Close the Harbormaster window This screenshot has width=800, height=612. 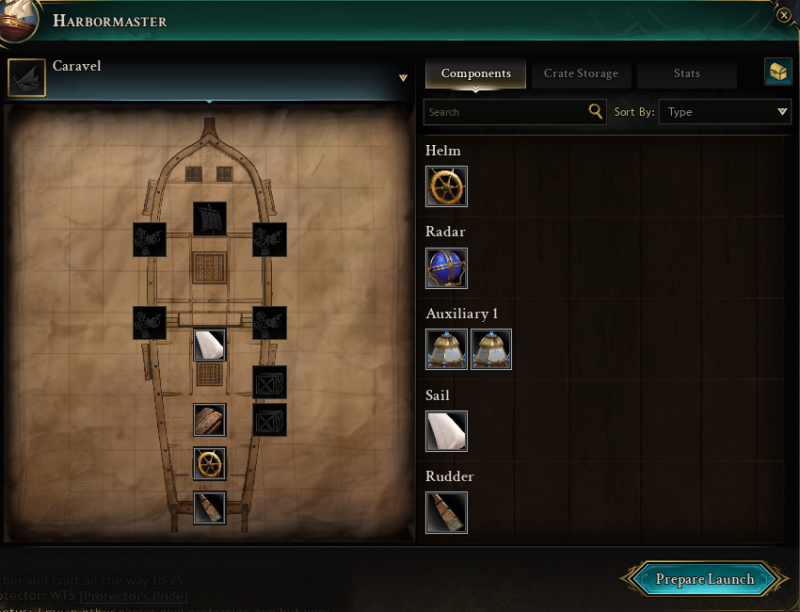coord(785,15)
